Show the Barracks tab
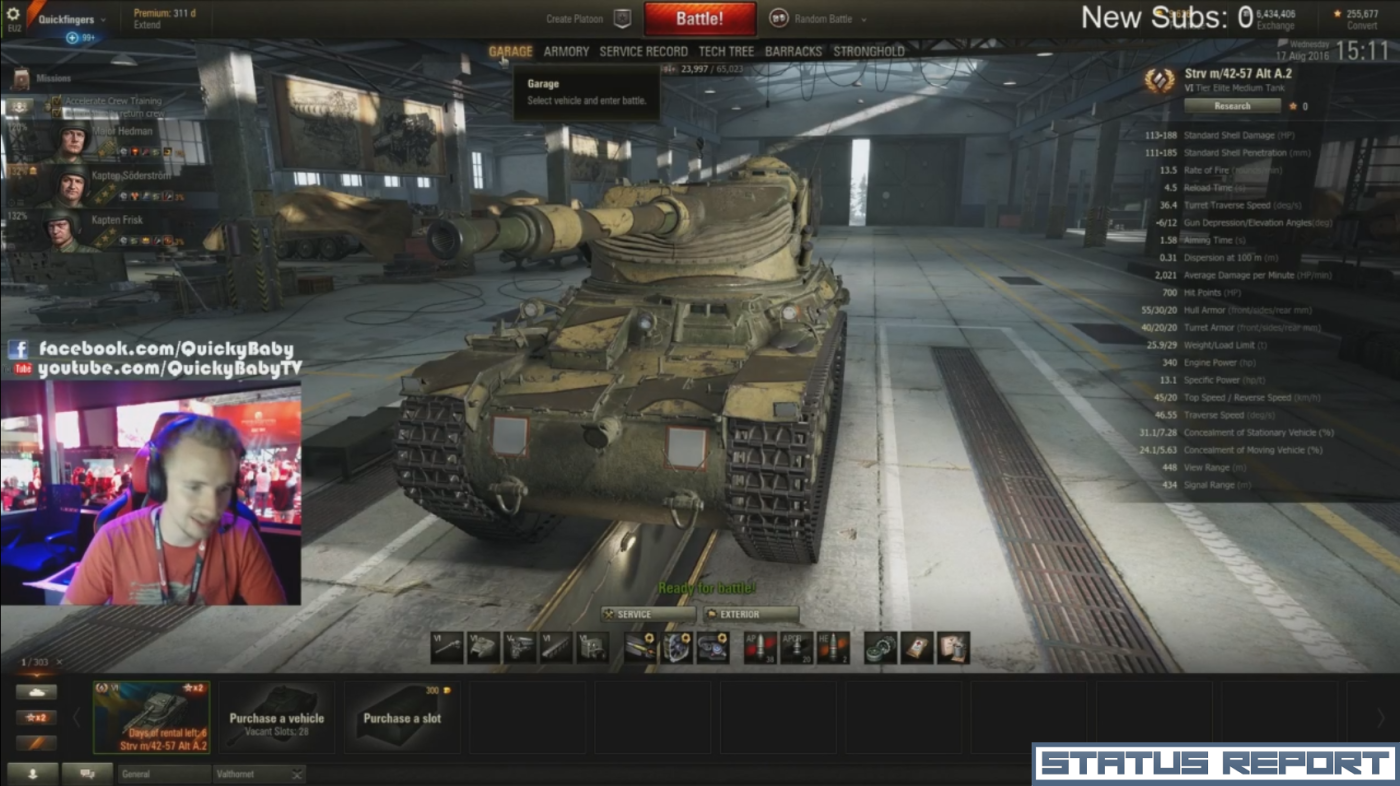 coord(793,51)
